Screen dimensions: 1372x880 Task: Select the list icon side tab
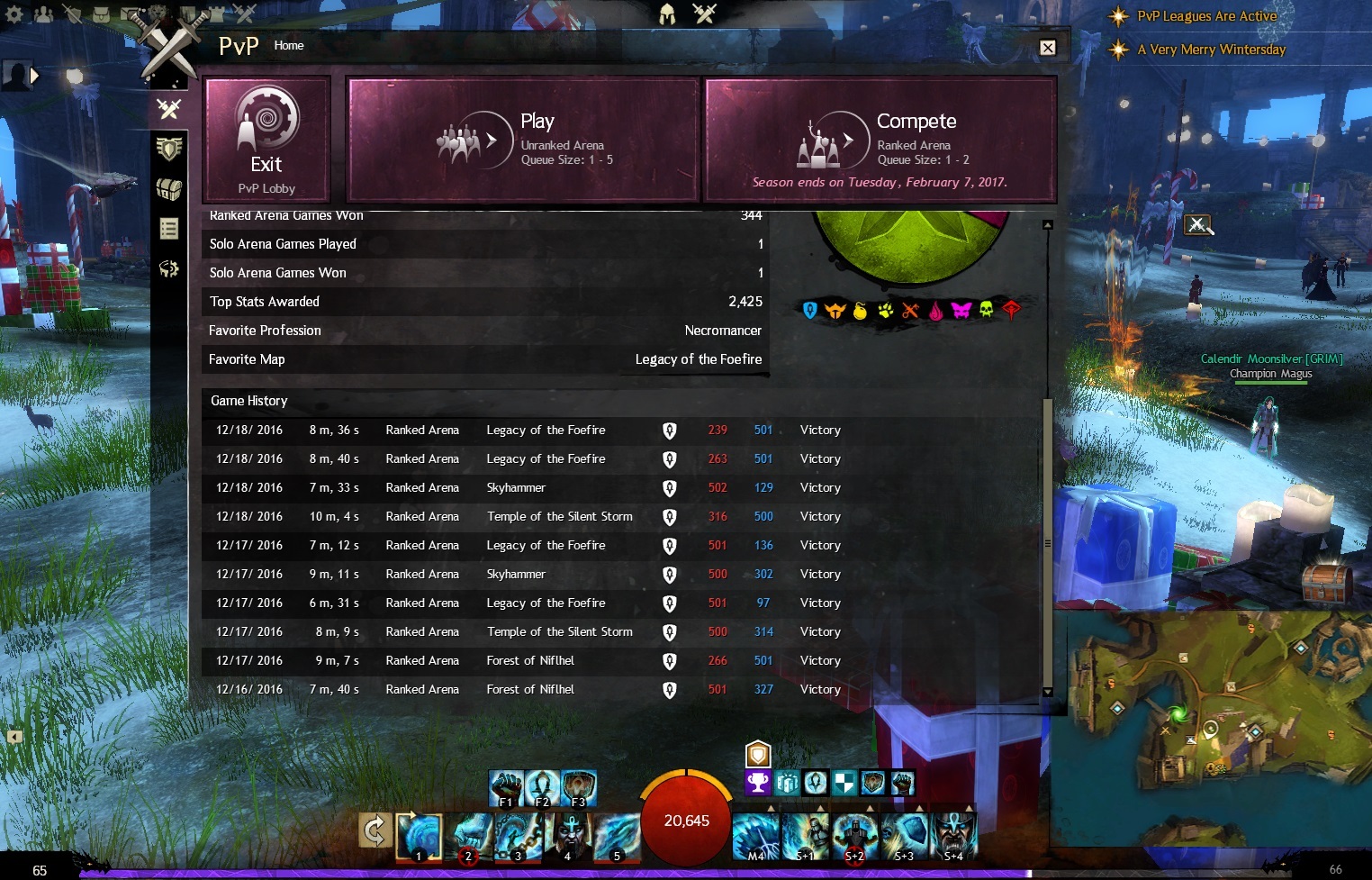(x=169, y=229)
